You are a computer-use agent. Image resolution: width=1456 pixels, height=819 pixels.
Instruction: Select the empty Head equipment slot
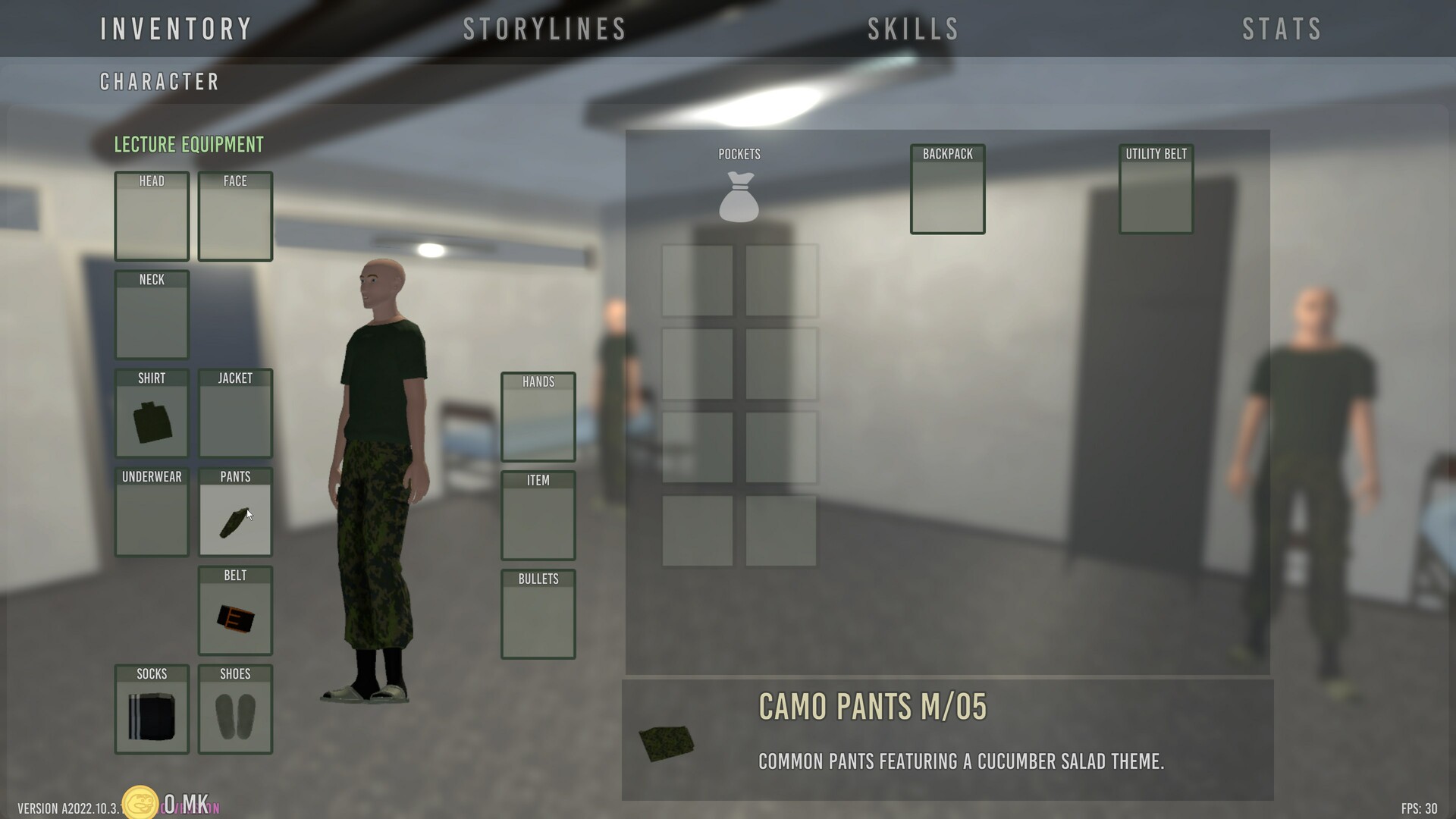(151, 220)
